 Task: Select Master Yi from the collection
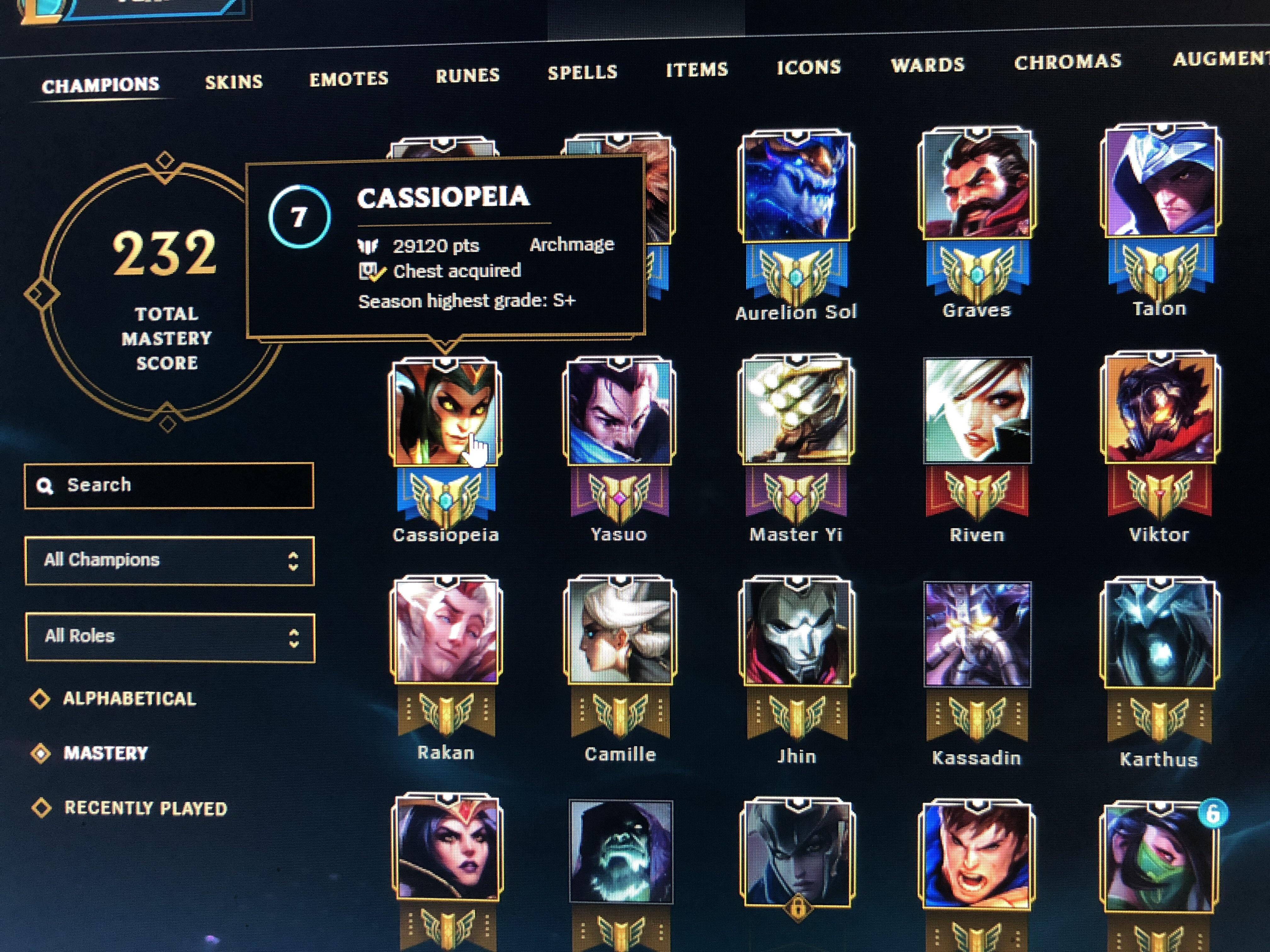click(x=798, y=413)
